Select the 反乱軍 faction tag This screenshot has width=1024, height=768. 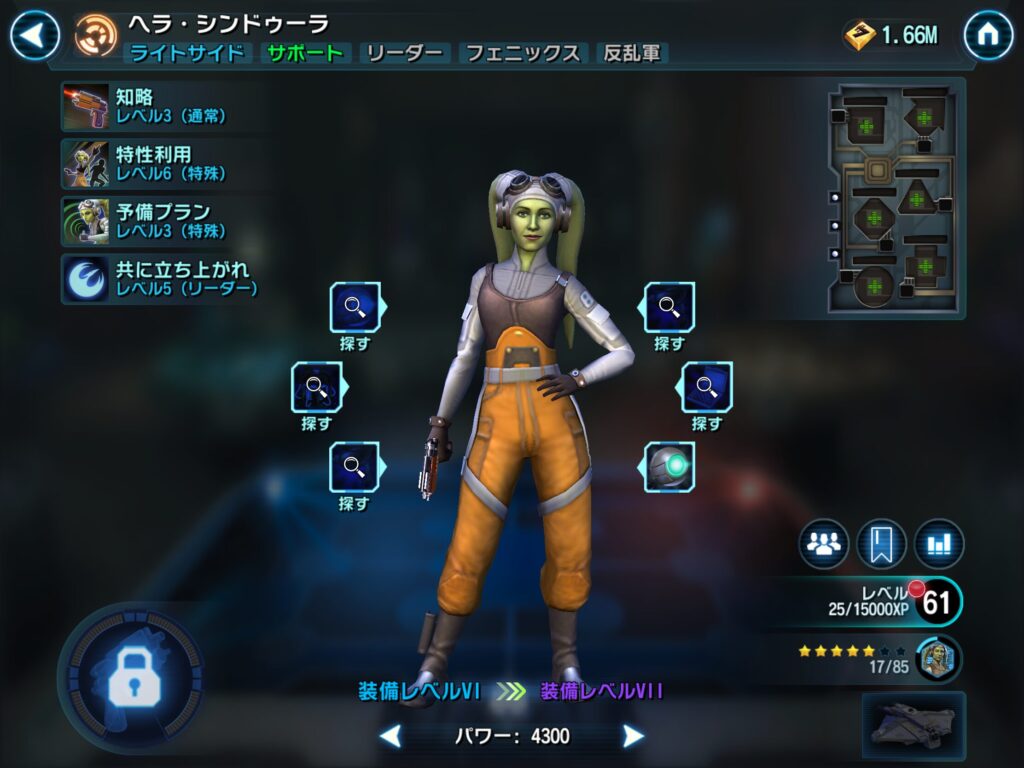point(632,54)
